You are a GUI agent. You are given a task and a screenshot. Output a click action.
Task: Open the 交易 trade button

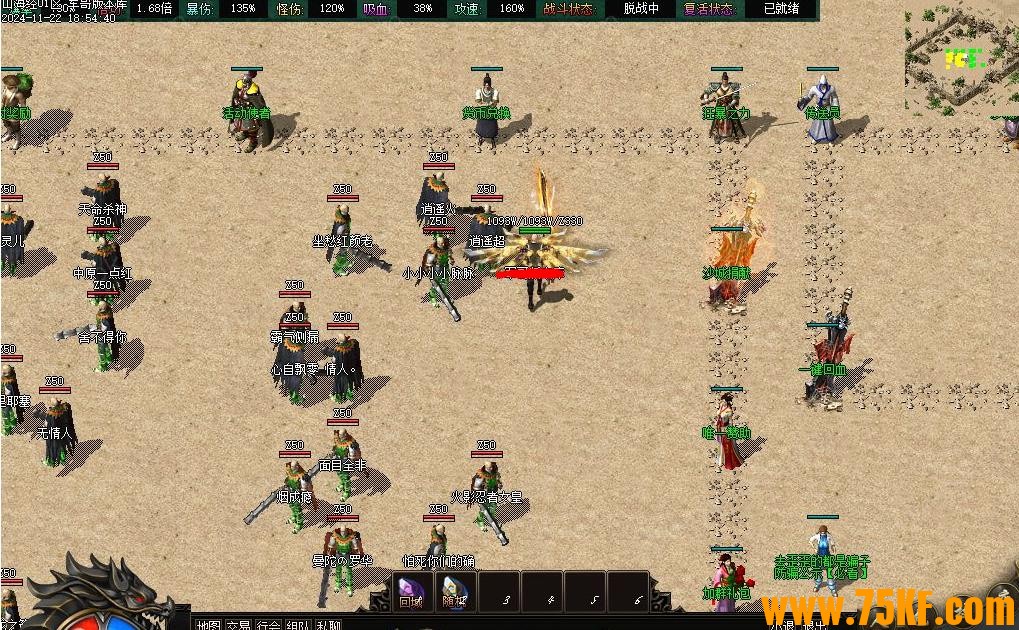(238, 624)
